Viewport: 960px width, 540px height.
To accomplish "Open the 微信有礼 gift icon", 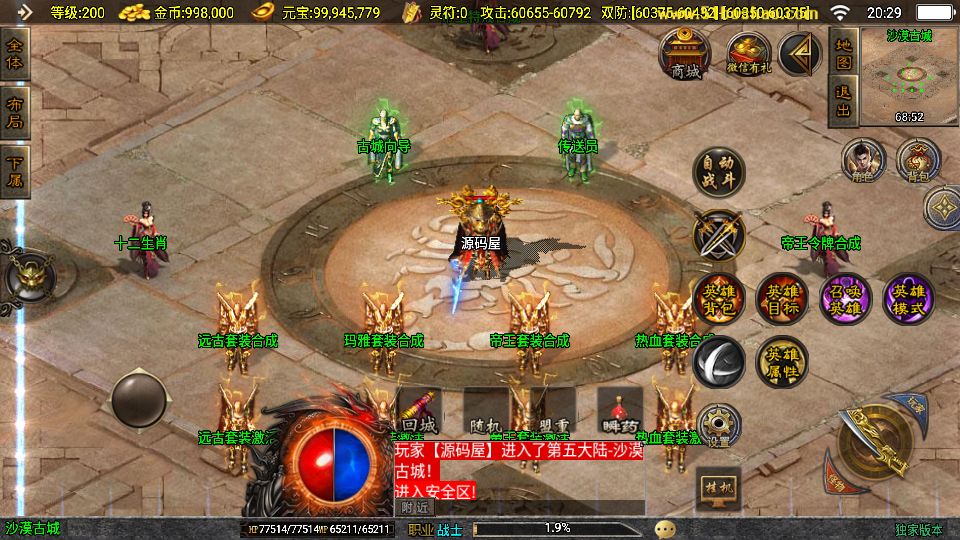I will [x=748, y=54].
